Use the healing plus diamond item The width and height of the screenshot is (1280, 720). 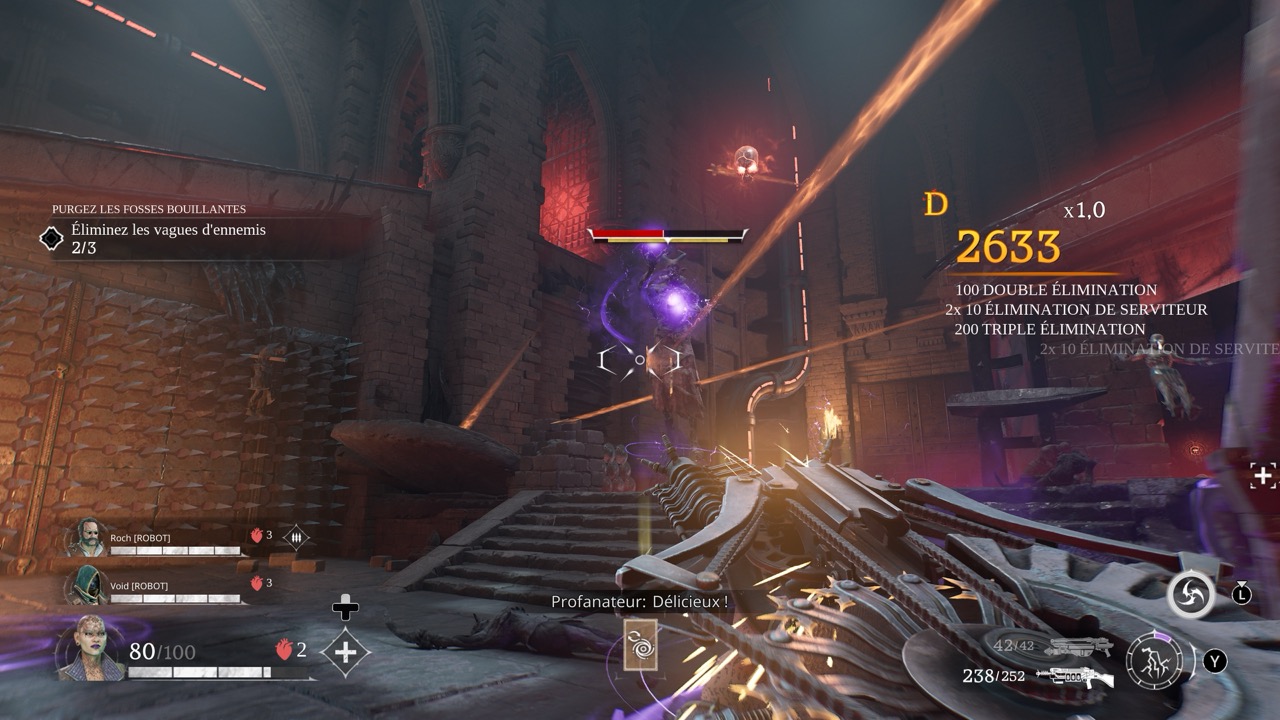point(345,652)
